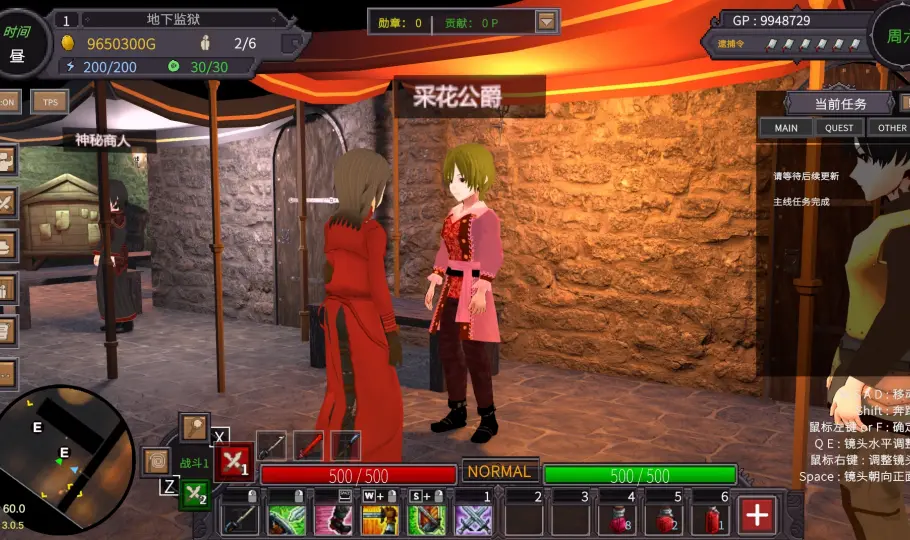Select the red sword weapon slot above the health bar
Image resolution: width=910 pixels, height=540 pixels.
[309, 445]
